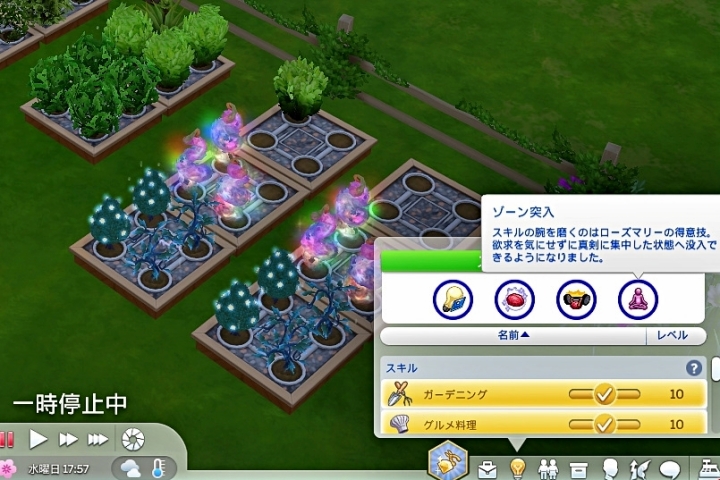Open the skill help question mark

pos(693,368)
